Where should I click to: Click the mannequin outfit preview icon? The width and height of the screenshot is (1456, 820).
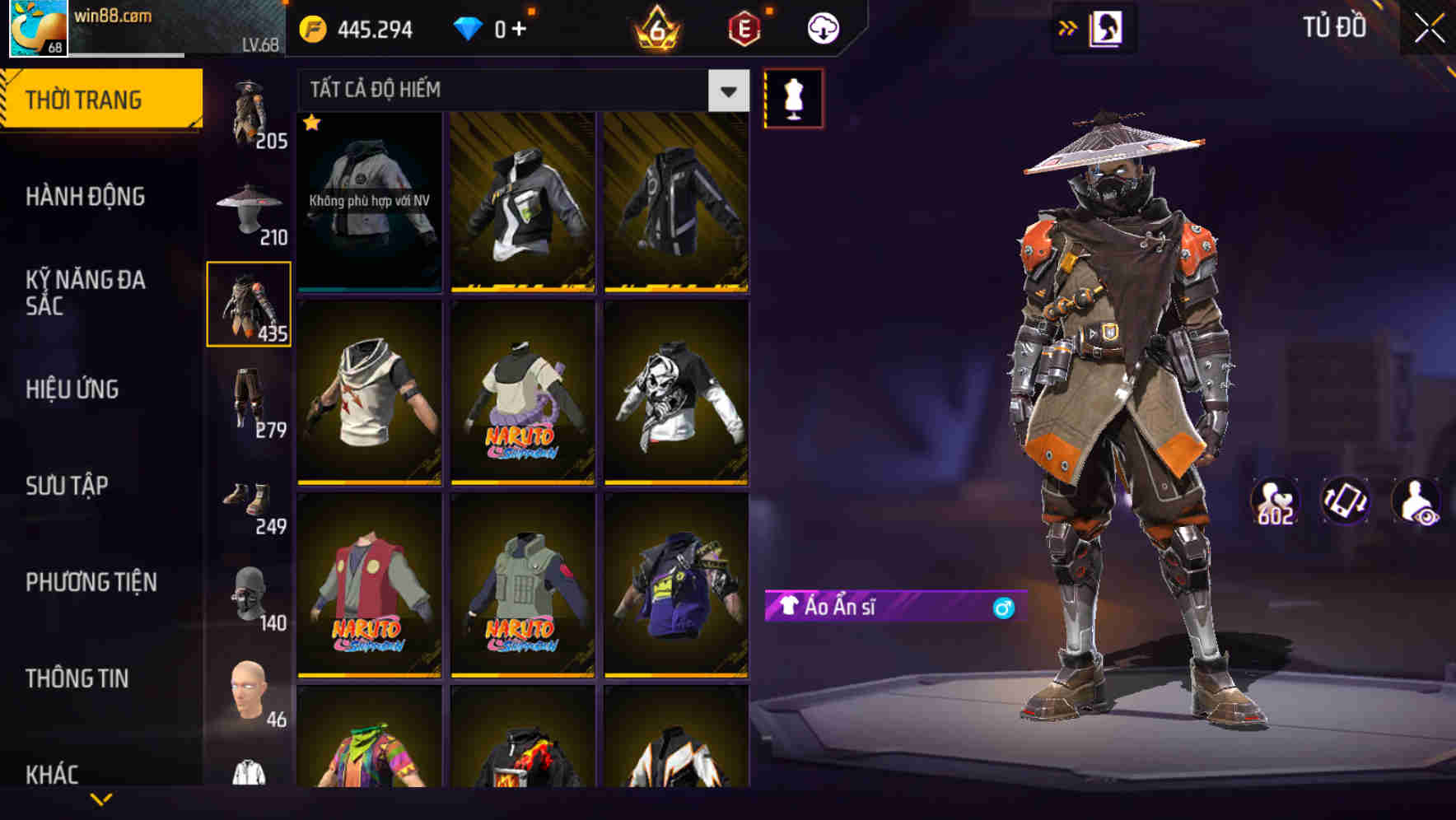point(793,98)
